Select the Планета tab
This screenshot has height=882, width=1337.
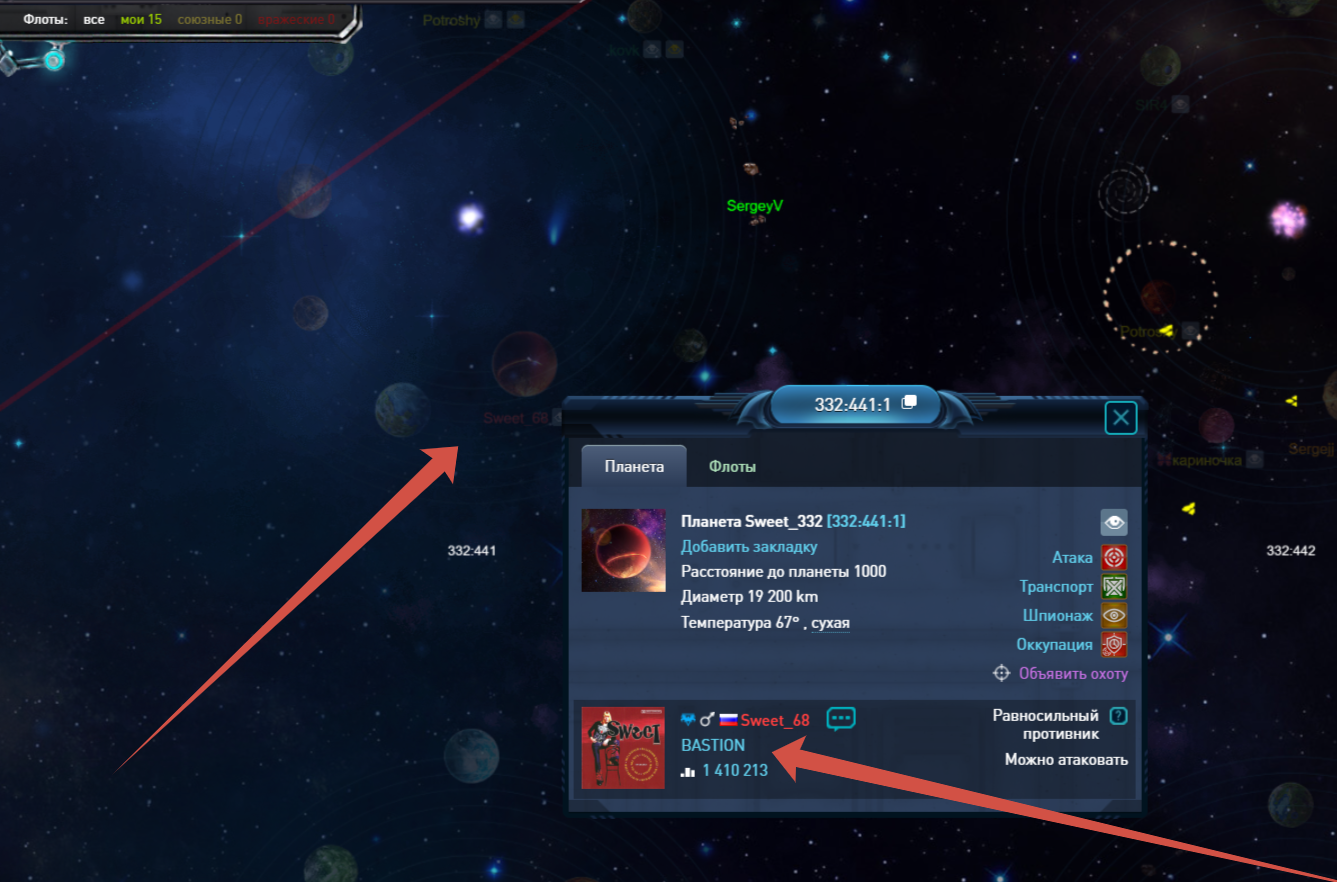pos(634,467)
